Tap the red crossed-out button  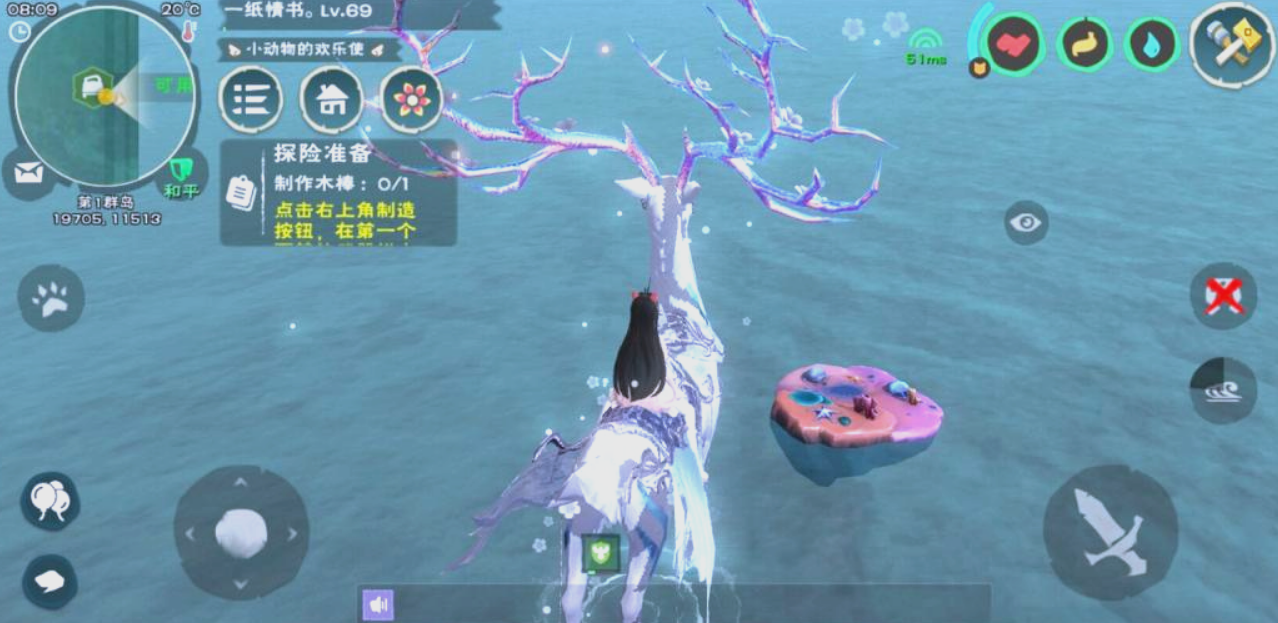coord(1223,296)
